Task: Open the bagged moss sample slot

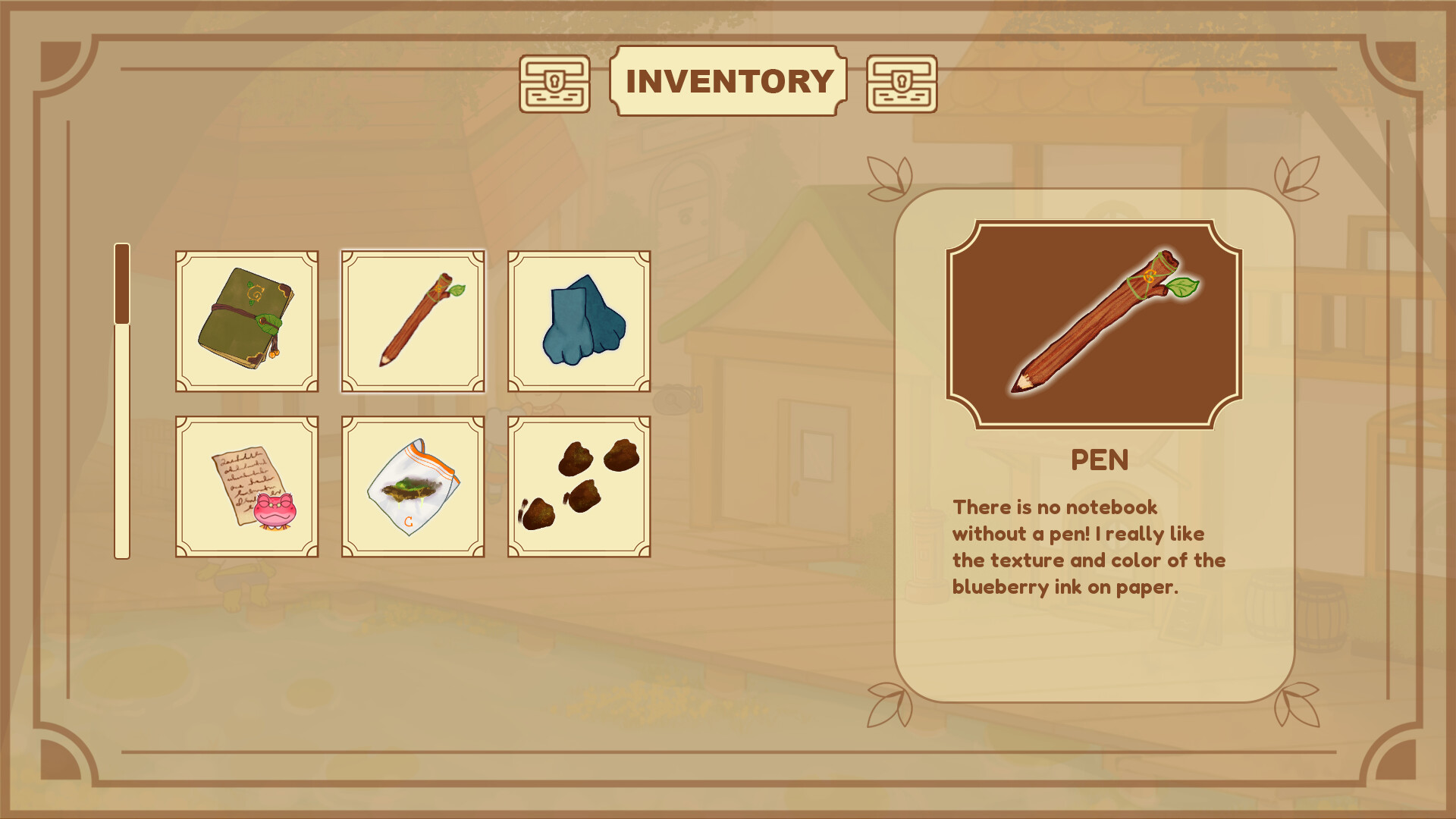Action: [x=413, y=486]
